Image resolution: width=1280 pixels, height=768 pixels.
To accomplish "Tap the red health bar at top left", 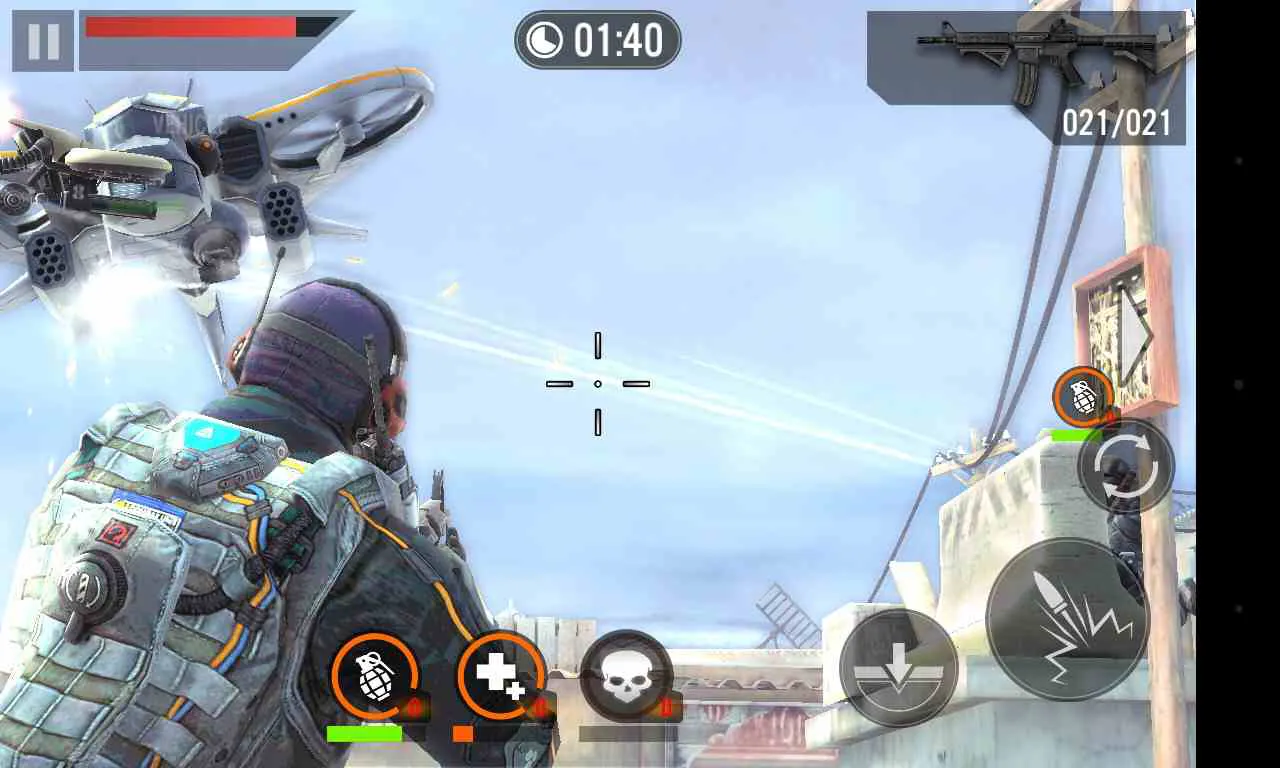I will point(190,28).
